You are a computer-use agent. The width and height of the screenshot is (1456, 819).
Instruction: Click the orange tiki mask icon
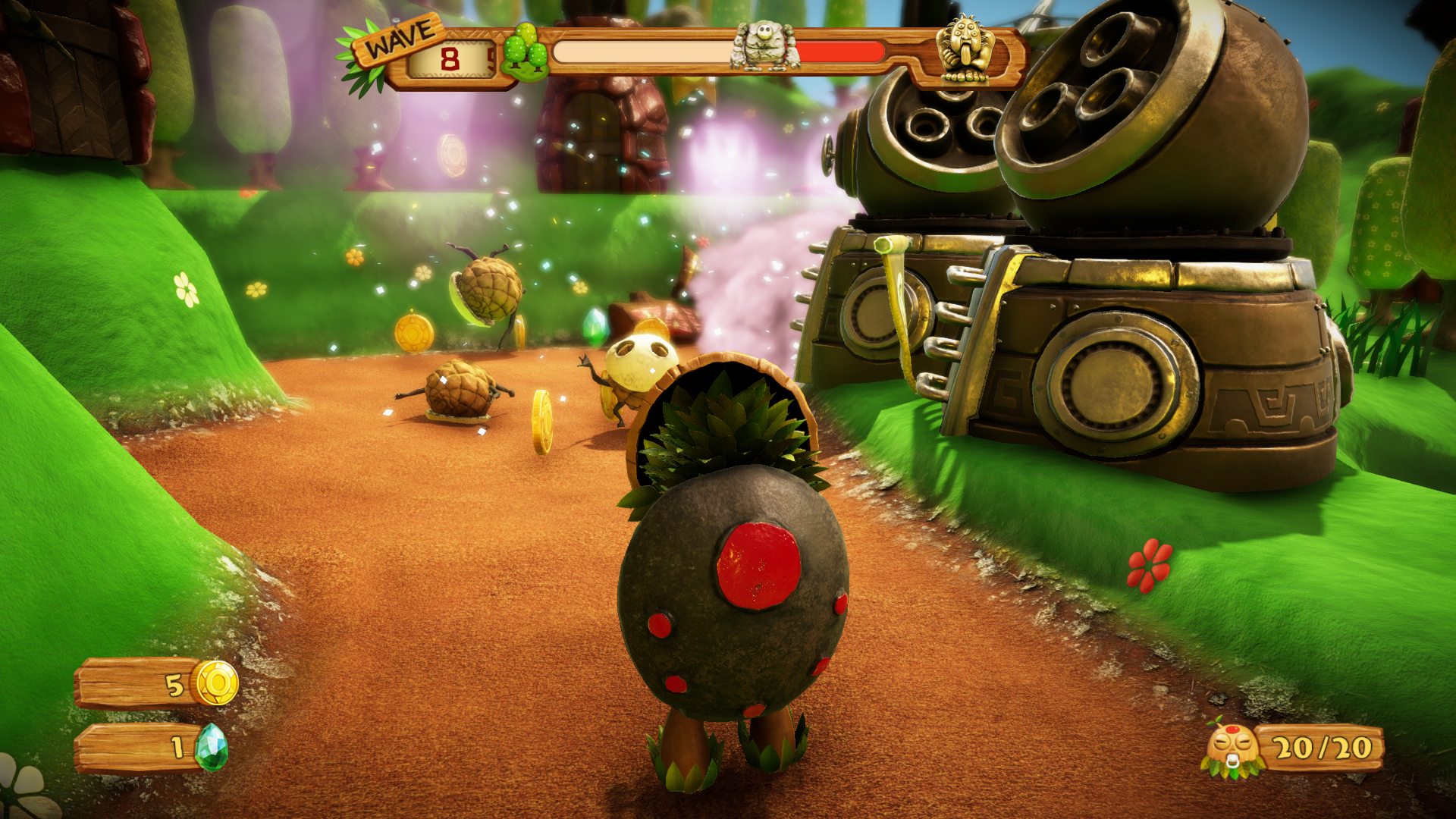(1230, 749)
